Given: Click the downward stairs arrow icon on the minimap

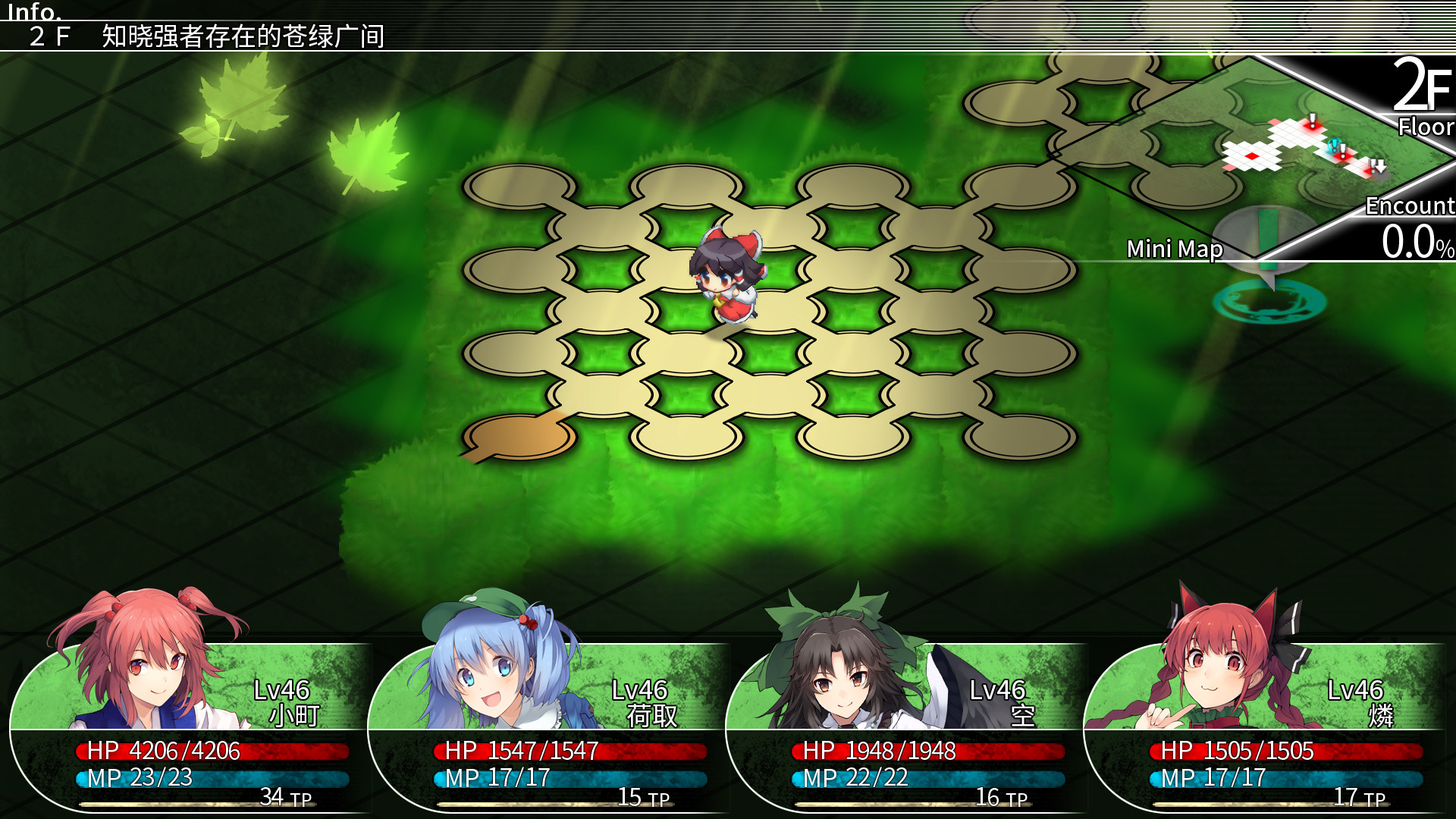Looking at the screenshot, I should point(1379,168).
